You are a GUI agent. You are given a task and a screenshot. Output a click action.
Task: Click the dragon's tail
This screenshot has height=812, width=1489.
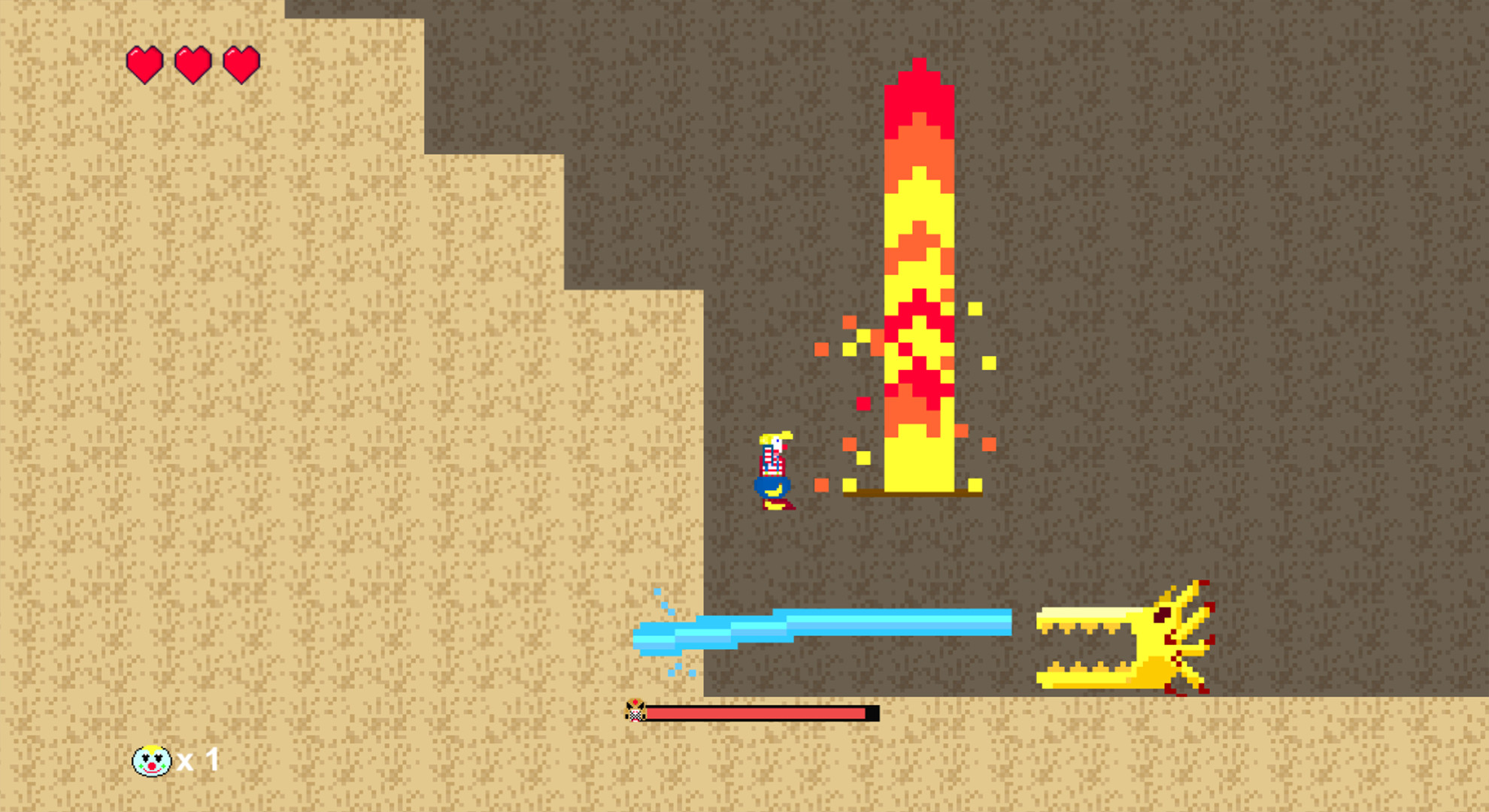tap(1197, 654)
